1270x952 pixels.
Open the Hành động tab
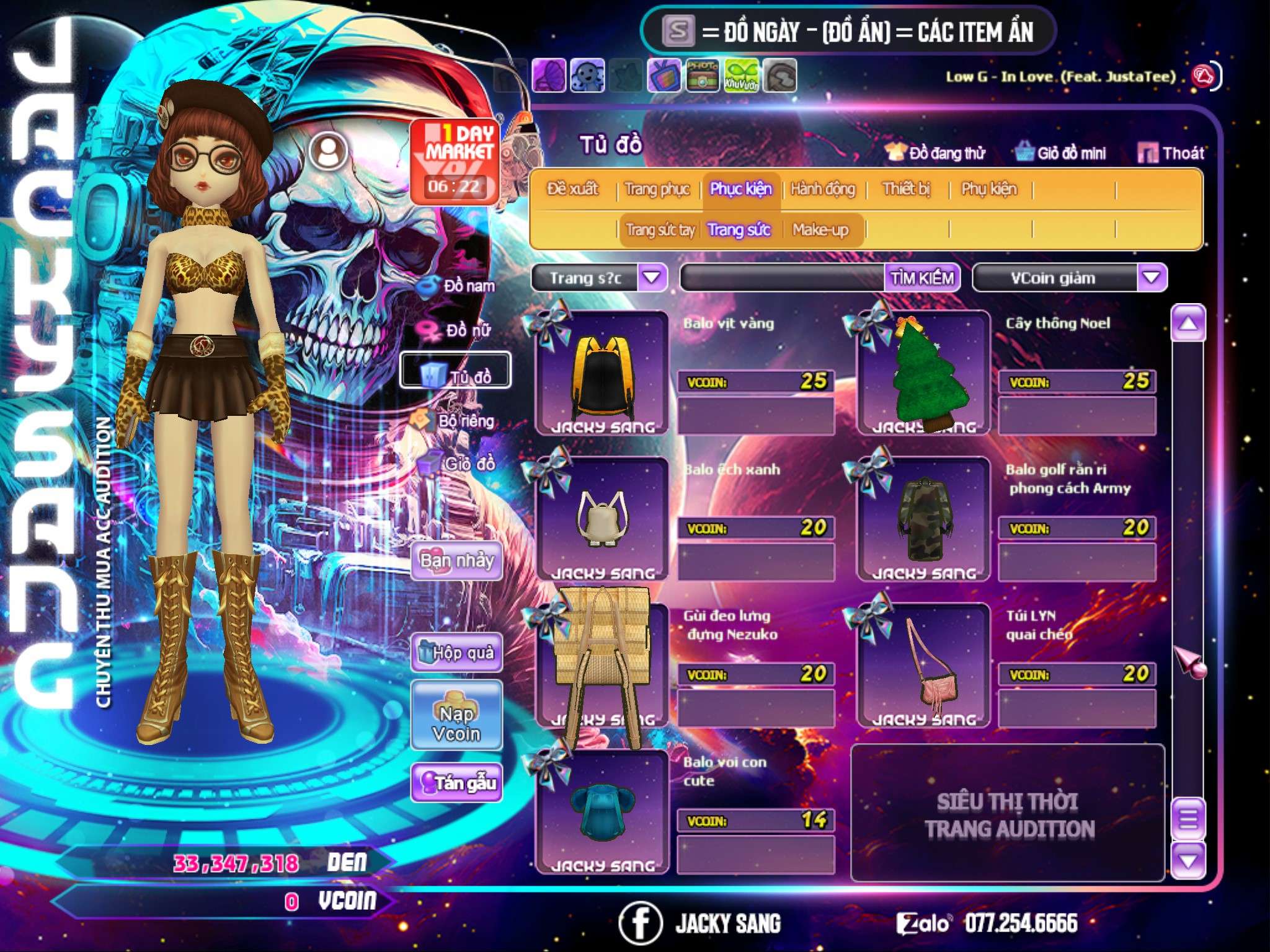(x=822, y=188)
